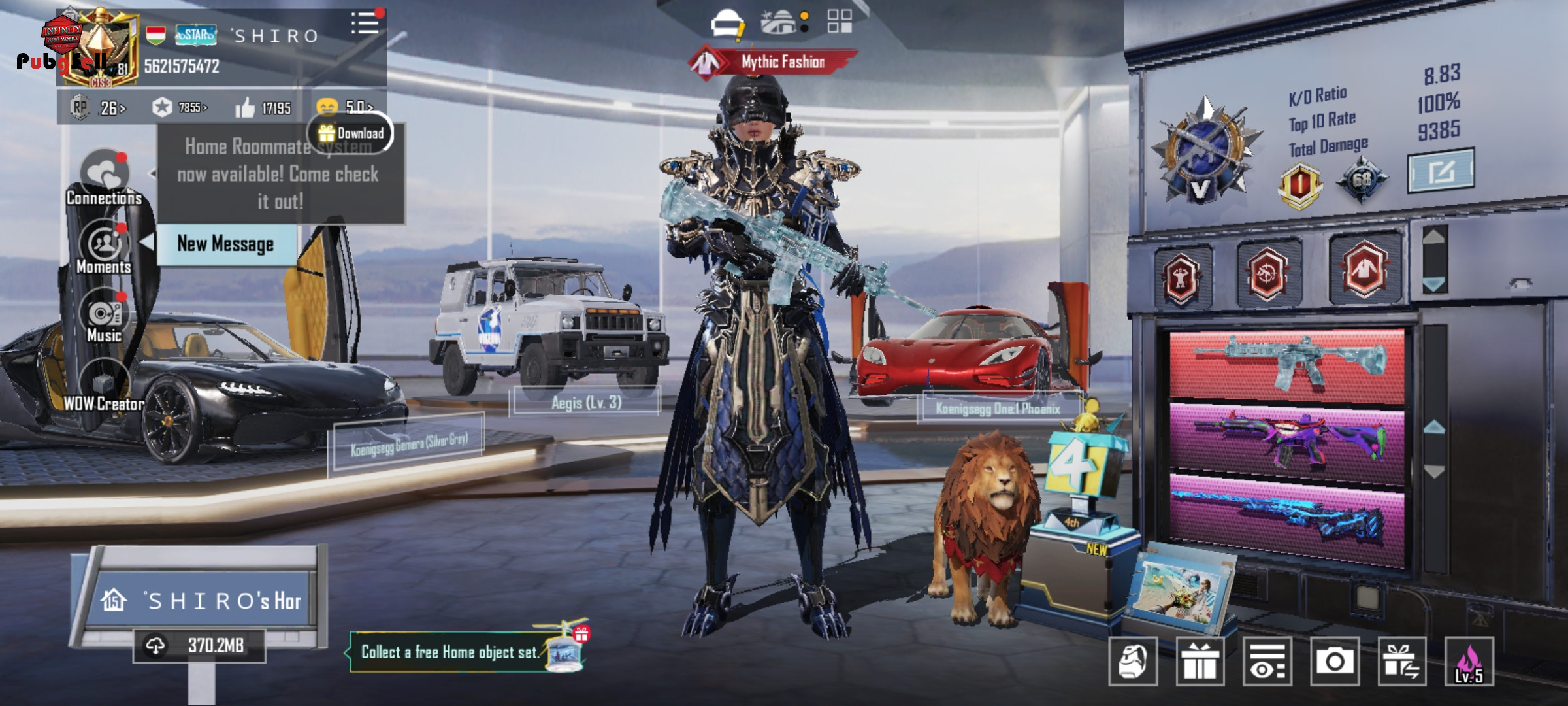Open the camera screenshot button
Screen dimensions: 1568x706
point(1334,662)
